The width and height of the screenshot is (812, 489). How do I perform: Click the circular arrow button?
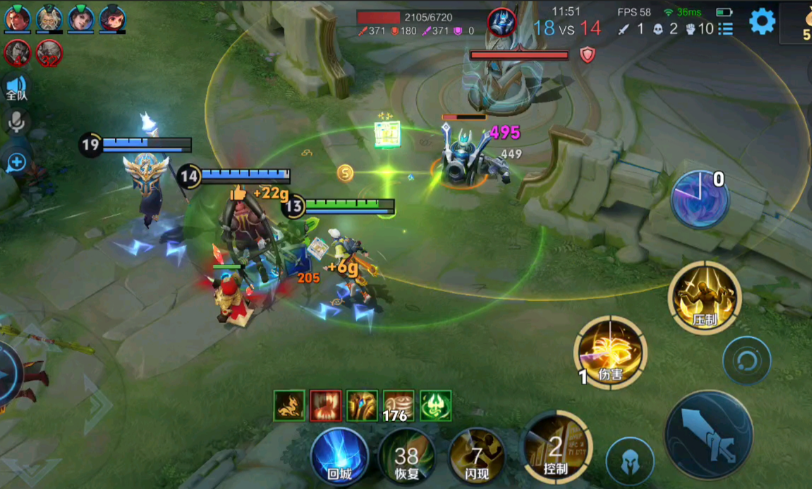point(747,359)
